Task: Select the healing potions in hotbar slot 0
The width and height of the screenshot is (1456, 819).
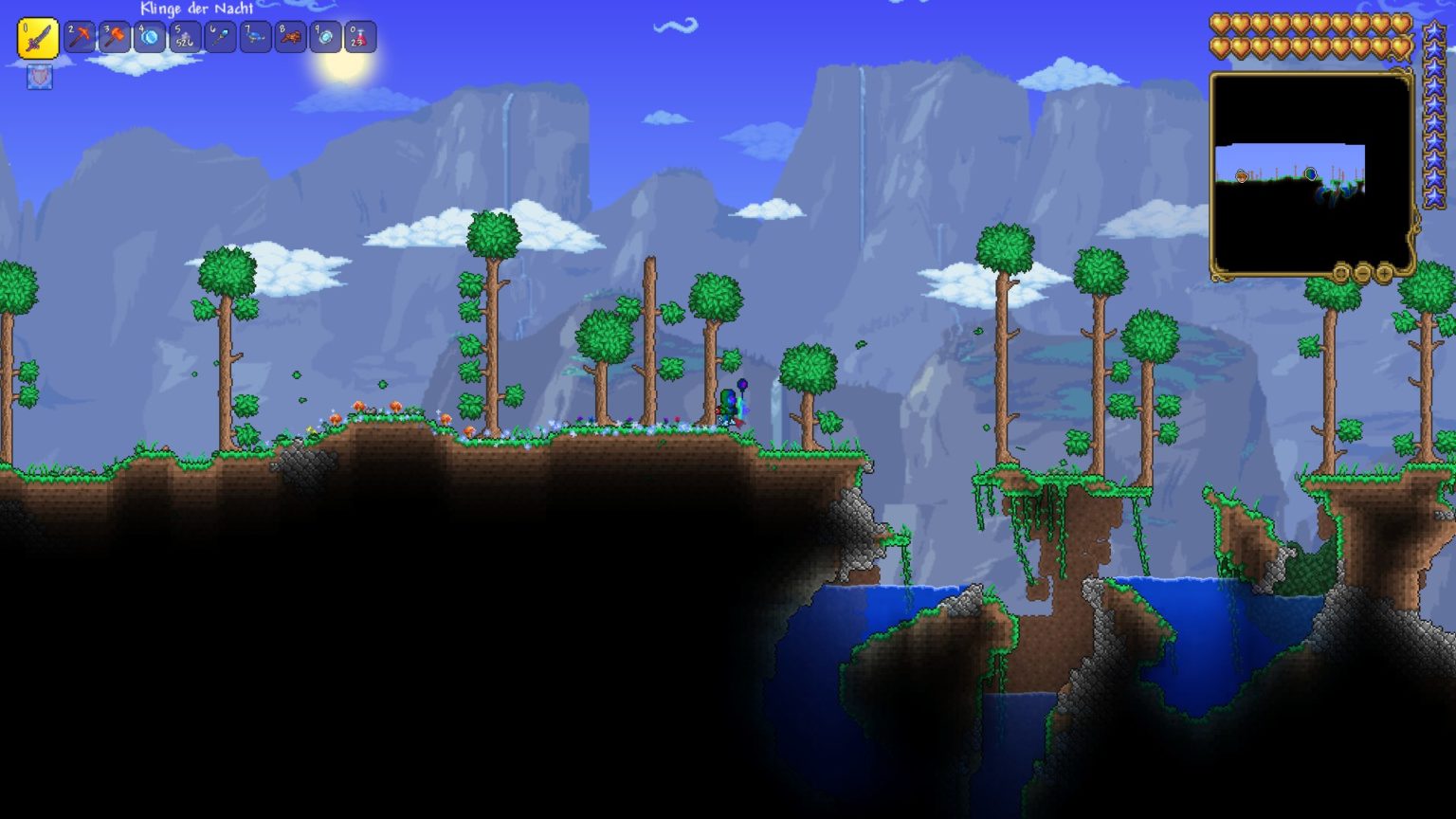Action: coord(360,38)
